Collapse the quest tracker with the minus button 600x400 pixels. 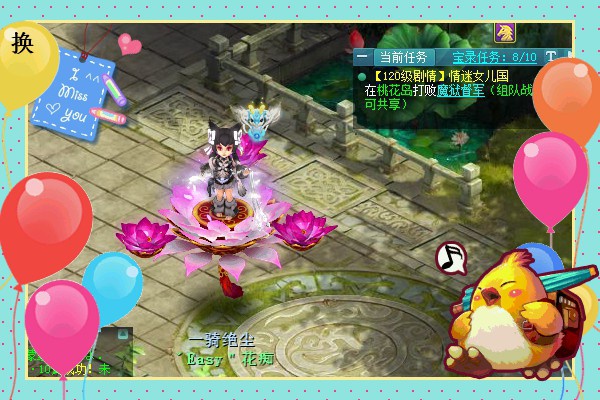point(362,57)
